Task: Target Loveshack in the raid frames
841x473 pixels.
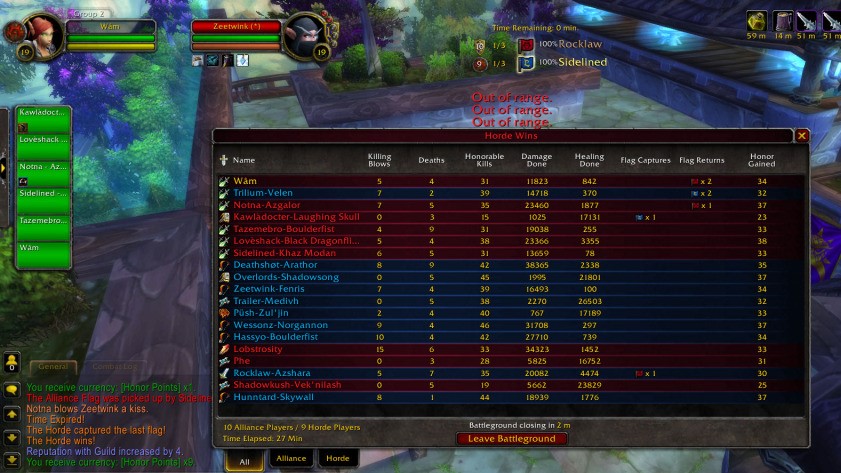Action: click(43, 146)
